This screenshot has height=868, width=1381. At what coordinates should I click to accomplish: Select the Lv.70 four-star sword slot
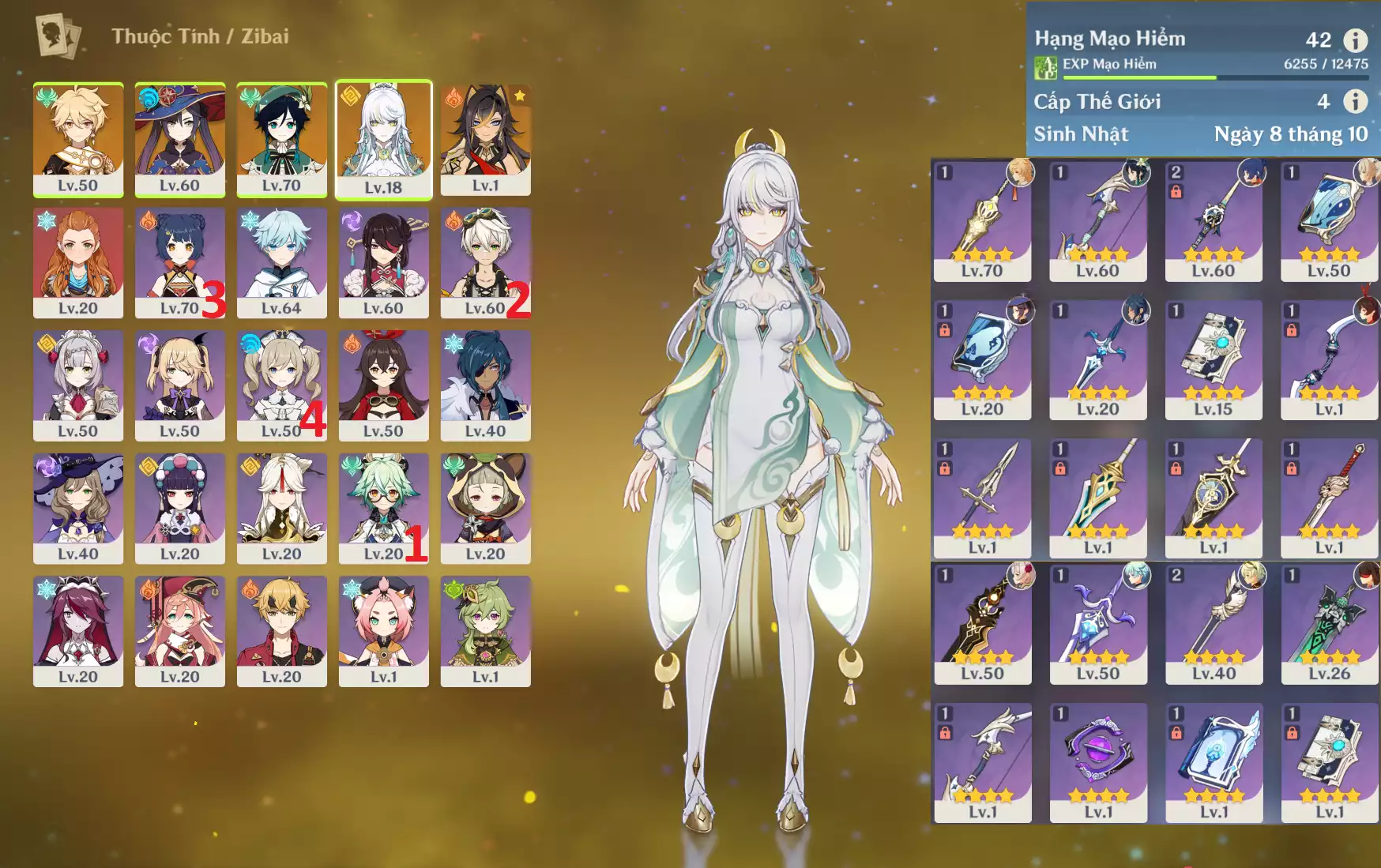[982, 221]
